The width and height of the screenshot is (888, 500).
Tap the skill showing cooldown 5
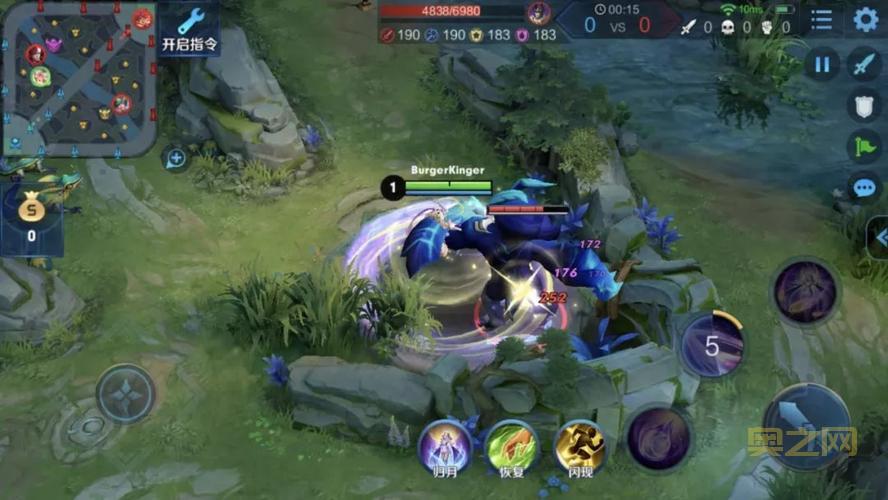[x=712, y=346]
